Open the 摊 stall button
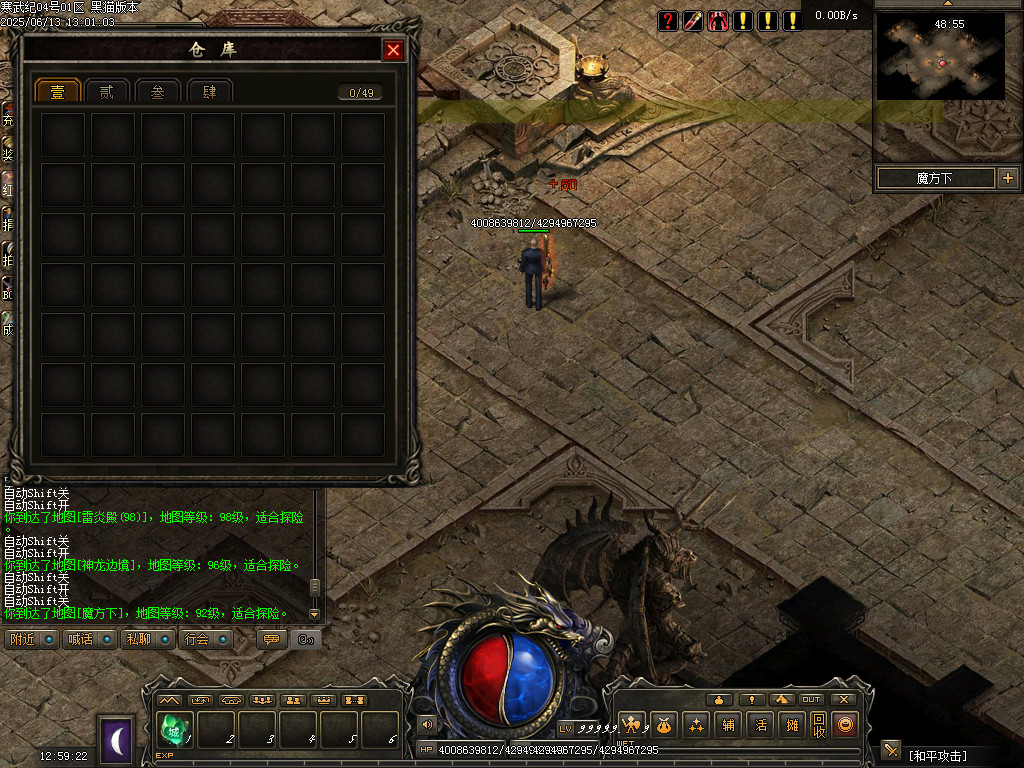This screenshot has height=768, width=1024. tap(791, 725)
